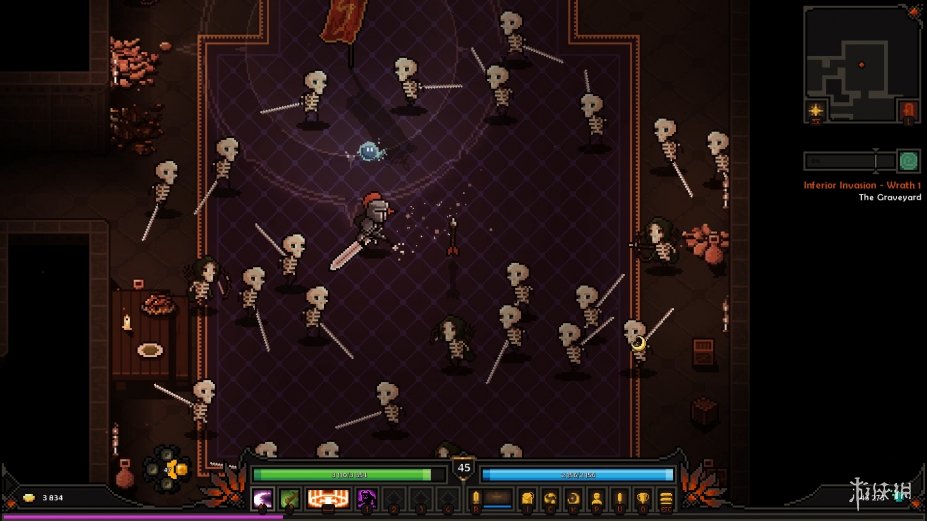Use the green club strike skill
The height and width of the screenshot is (521, 927).
pyautogui.click(x=289, y=498)
